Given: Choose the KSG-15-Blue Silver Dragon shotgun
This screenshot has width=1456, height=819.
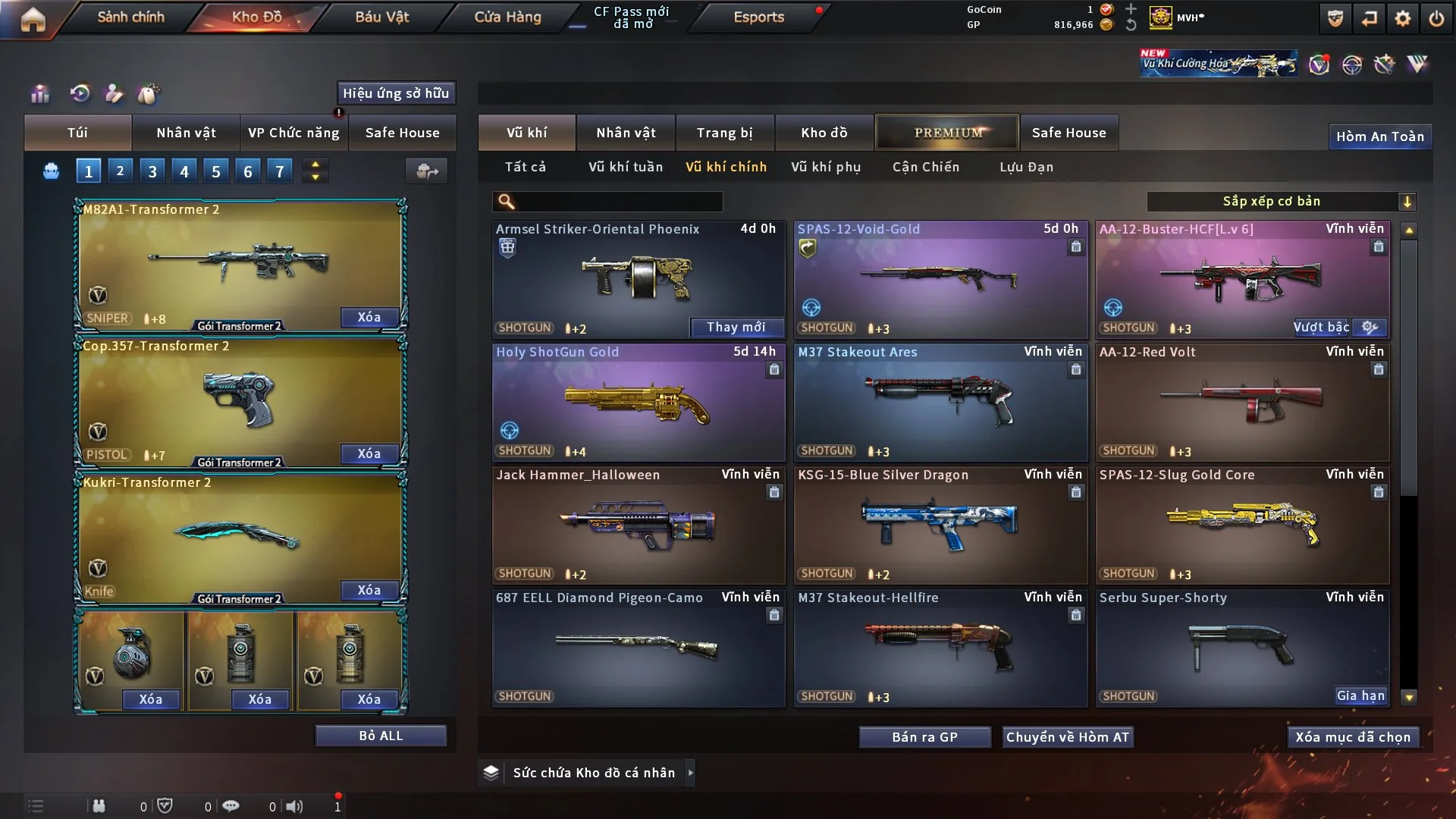Looking at the screenshot, I should (x=940, y=525).
